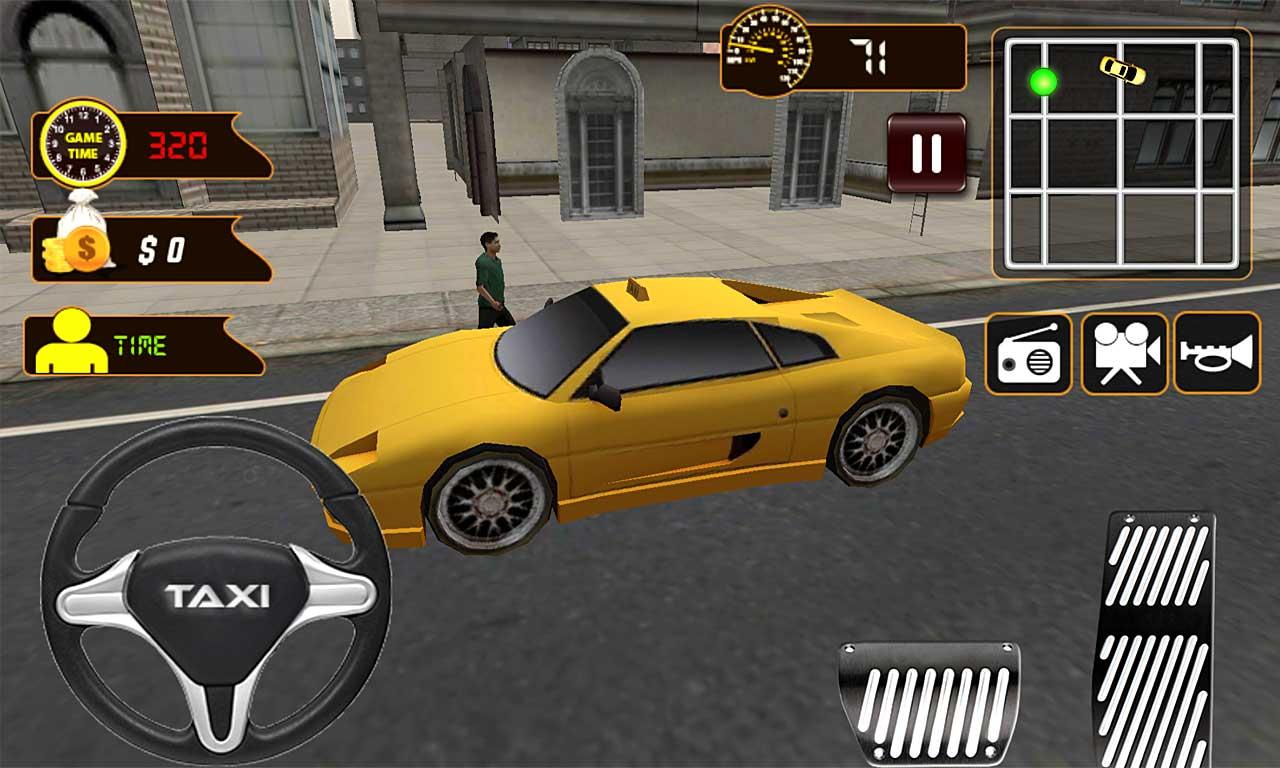
Task: Honk using the horn button
Action: pos(1216,353)
